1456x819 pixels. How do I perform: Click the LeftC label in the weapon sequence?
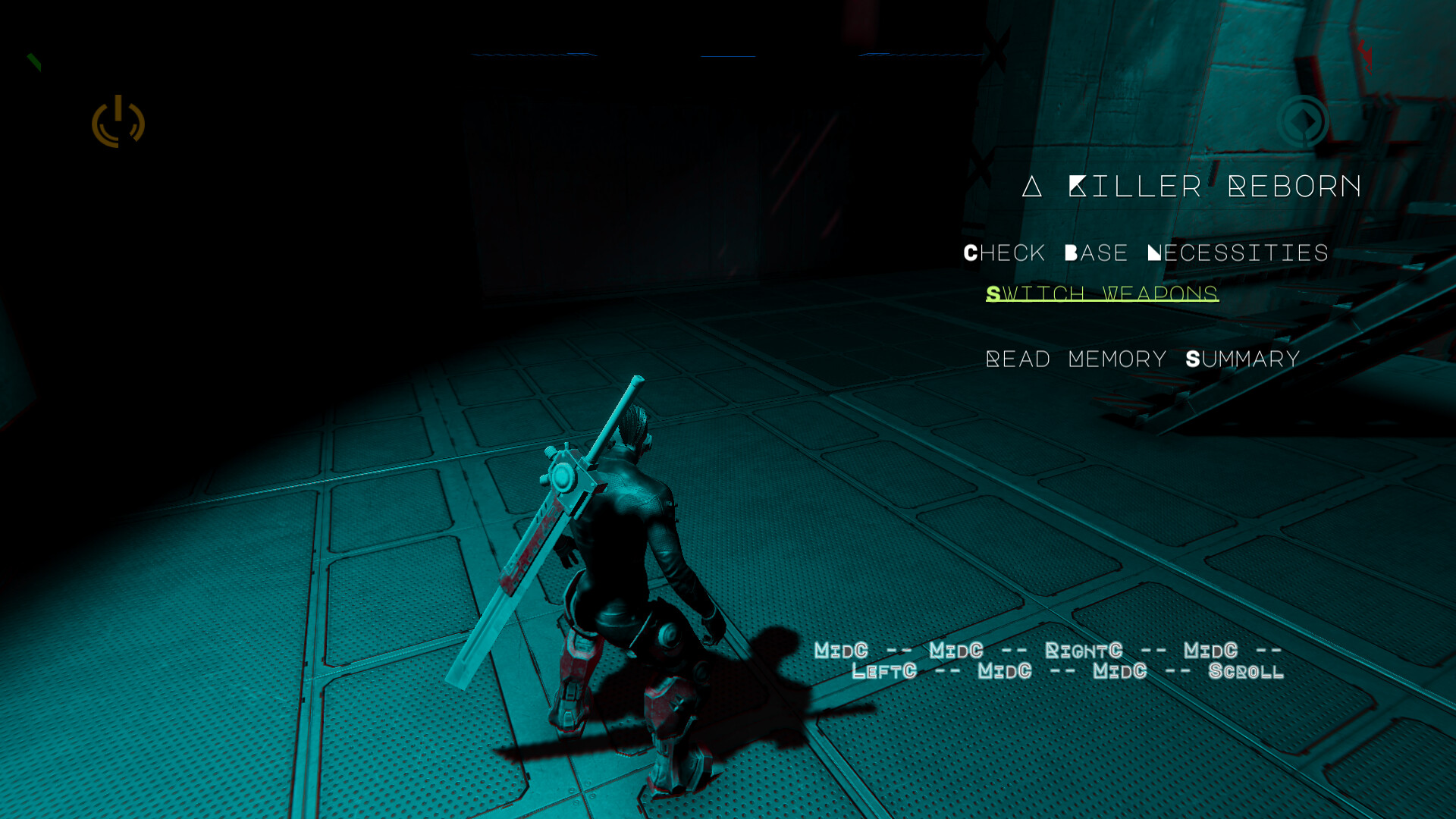pyautogui.click(x=883, y=671)
